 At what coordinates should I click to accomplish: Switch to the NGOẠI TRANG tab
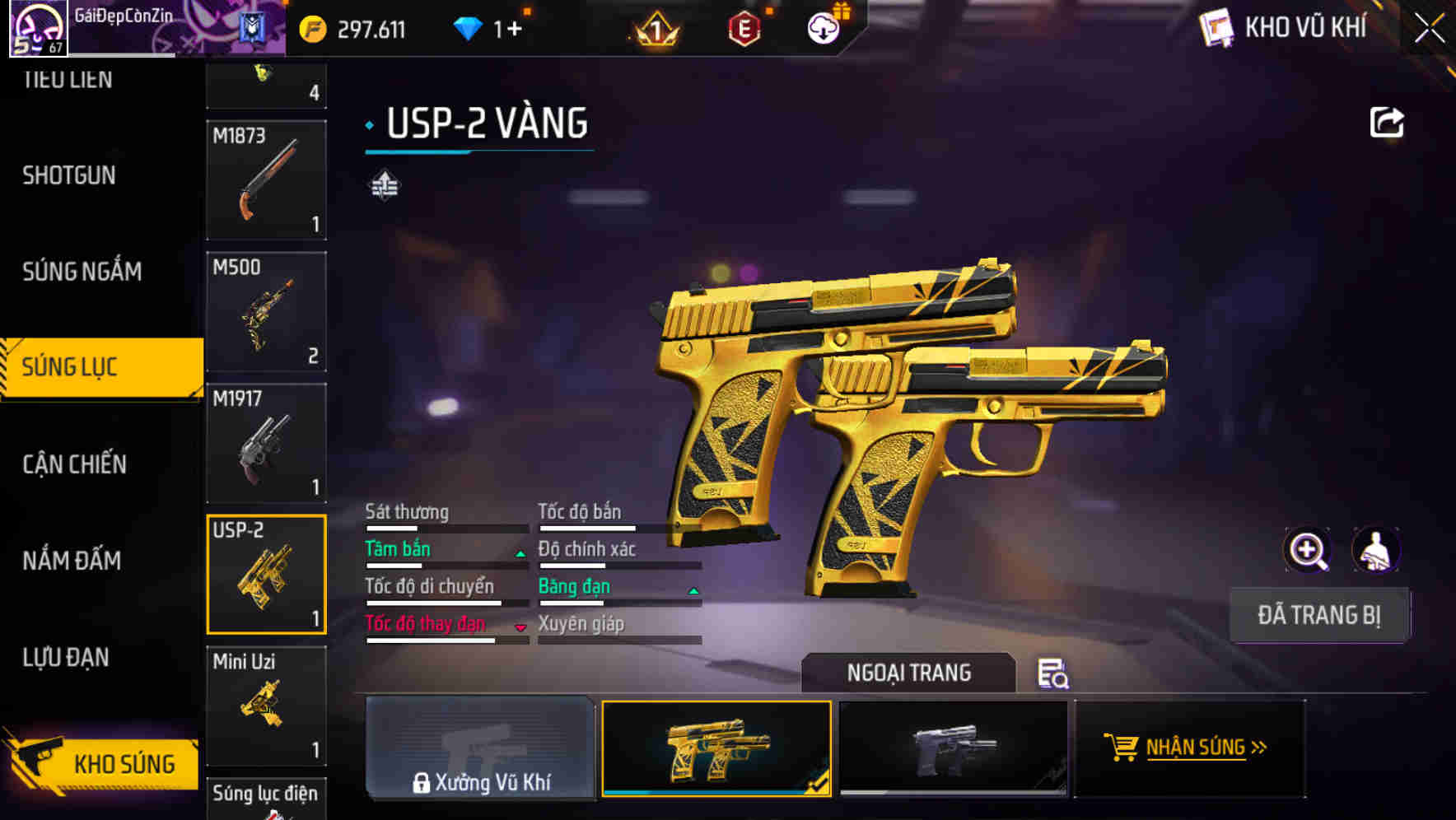click(x=908, y=673)
